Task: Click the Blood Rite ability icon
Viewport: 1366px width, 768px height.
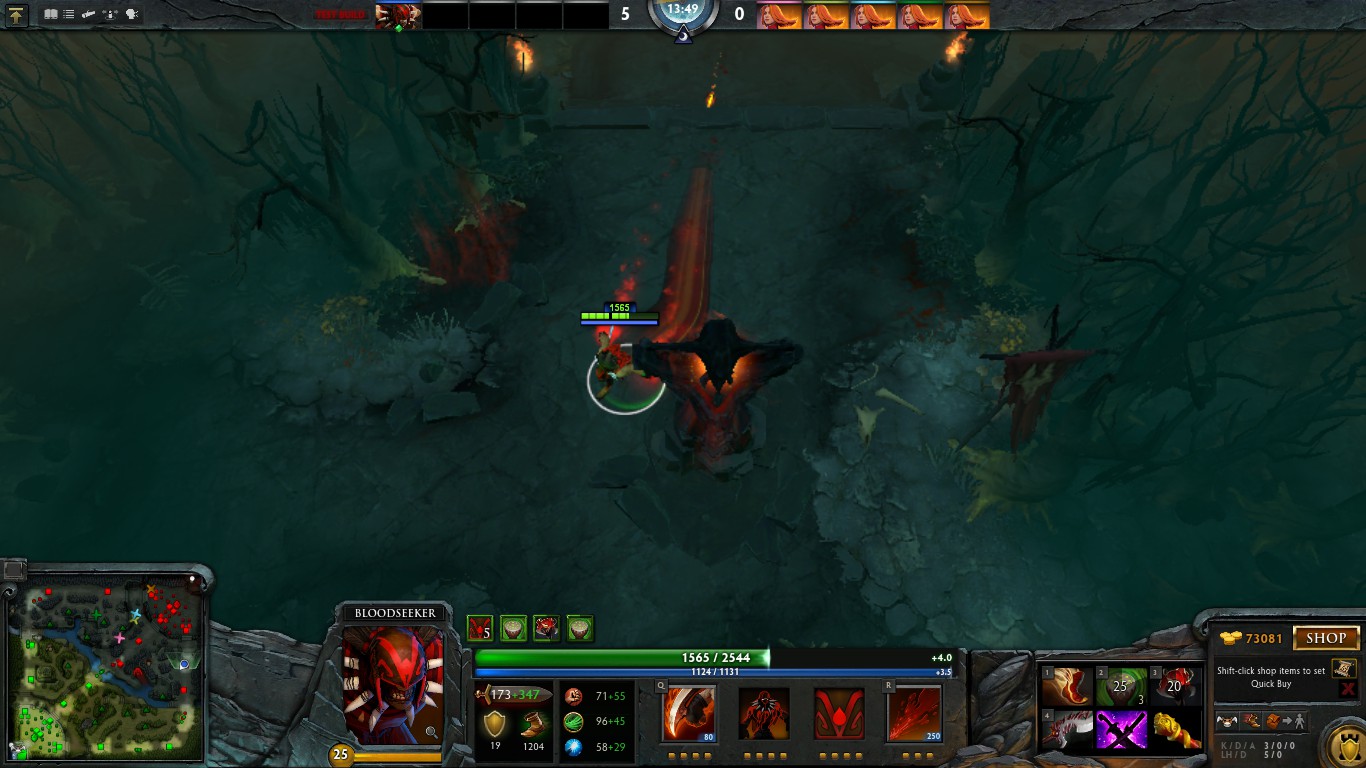Action: (764, 714)
